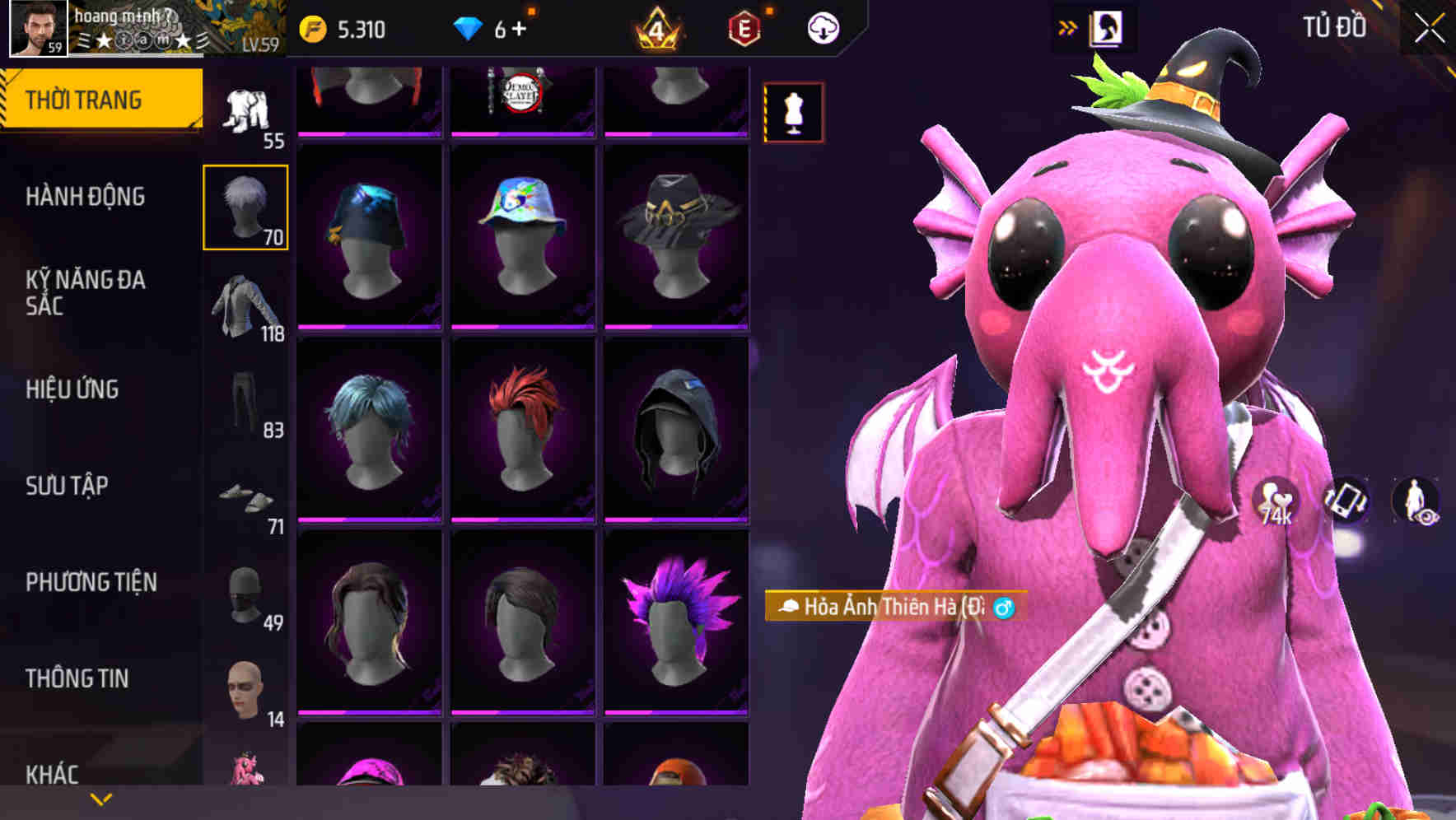The image size is (1456, 820).
Task: Click the magenta rarity bar under the blue bucket hat
Action: click(x=370, y=327)
